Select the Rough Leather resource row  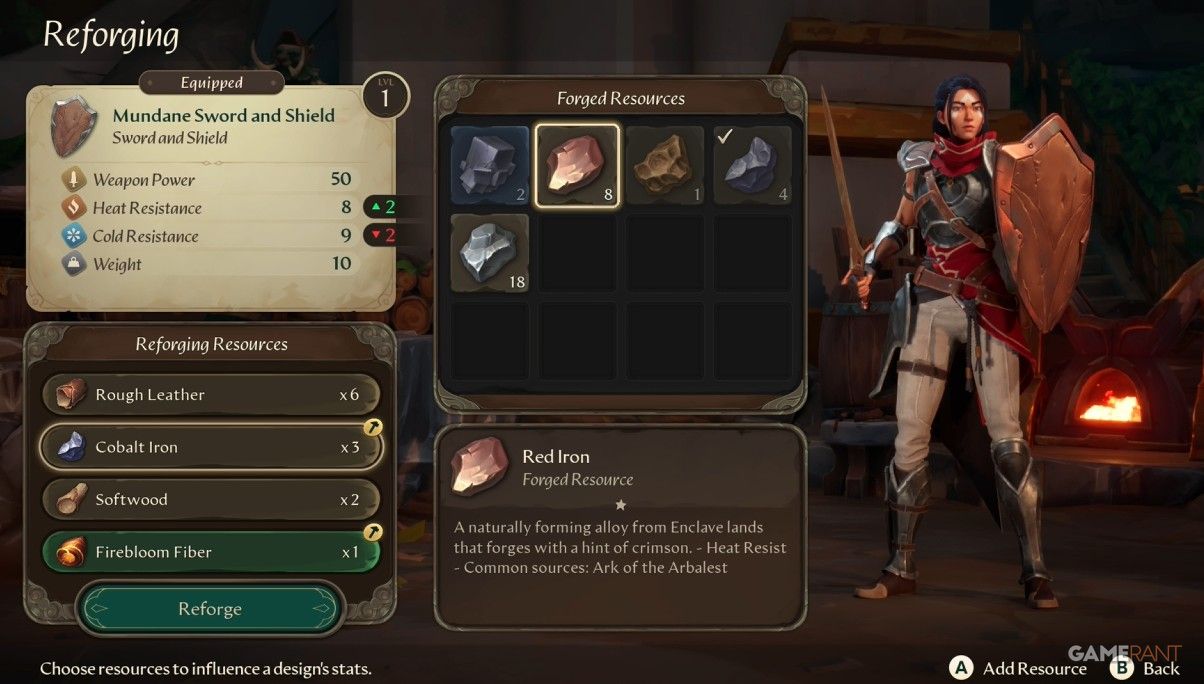coord(211,395)
